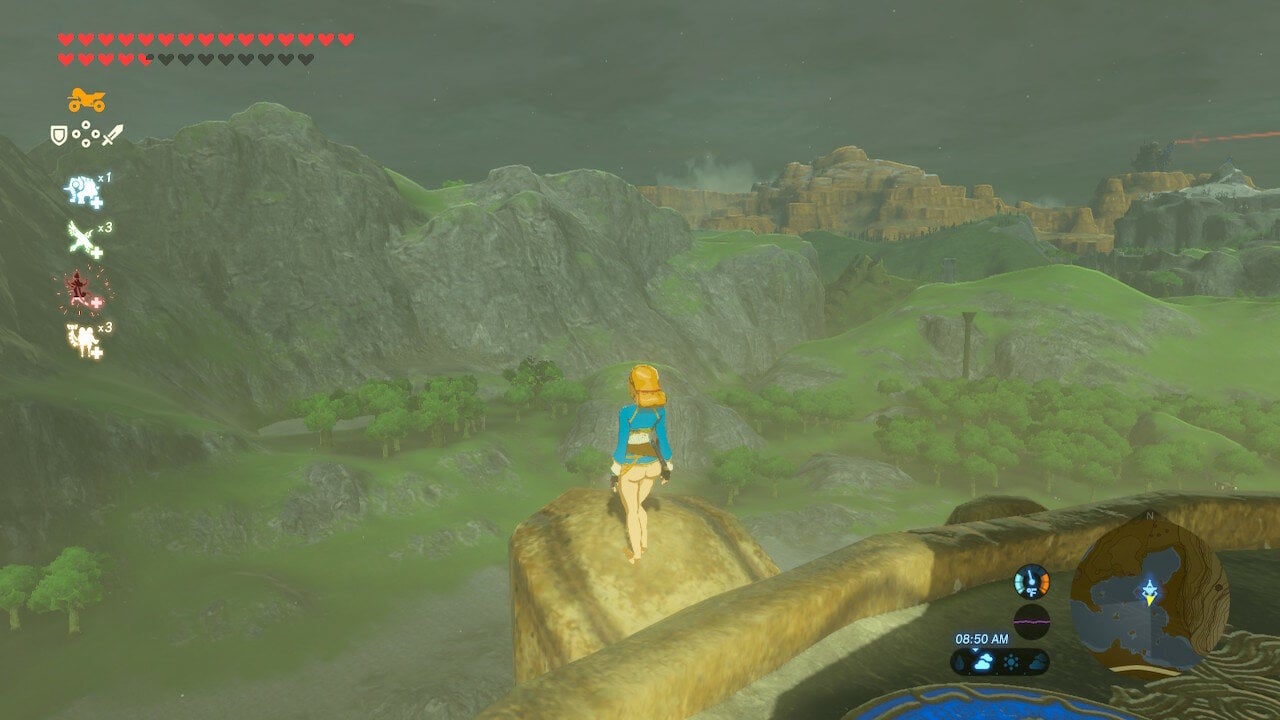Image resolution: width=1280 pixels, height=720 pixels.
Task: Select Revali's Gale ability icon showing x3
Action: point(80,235)
